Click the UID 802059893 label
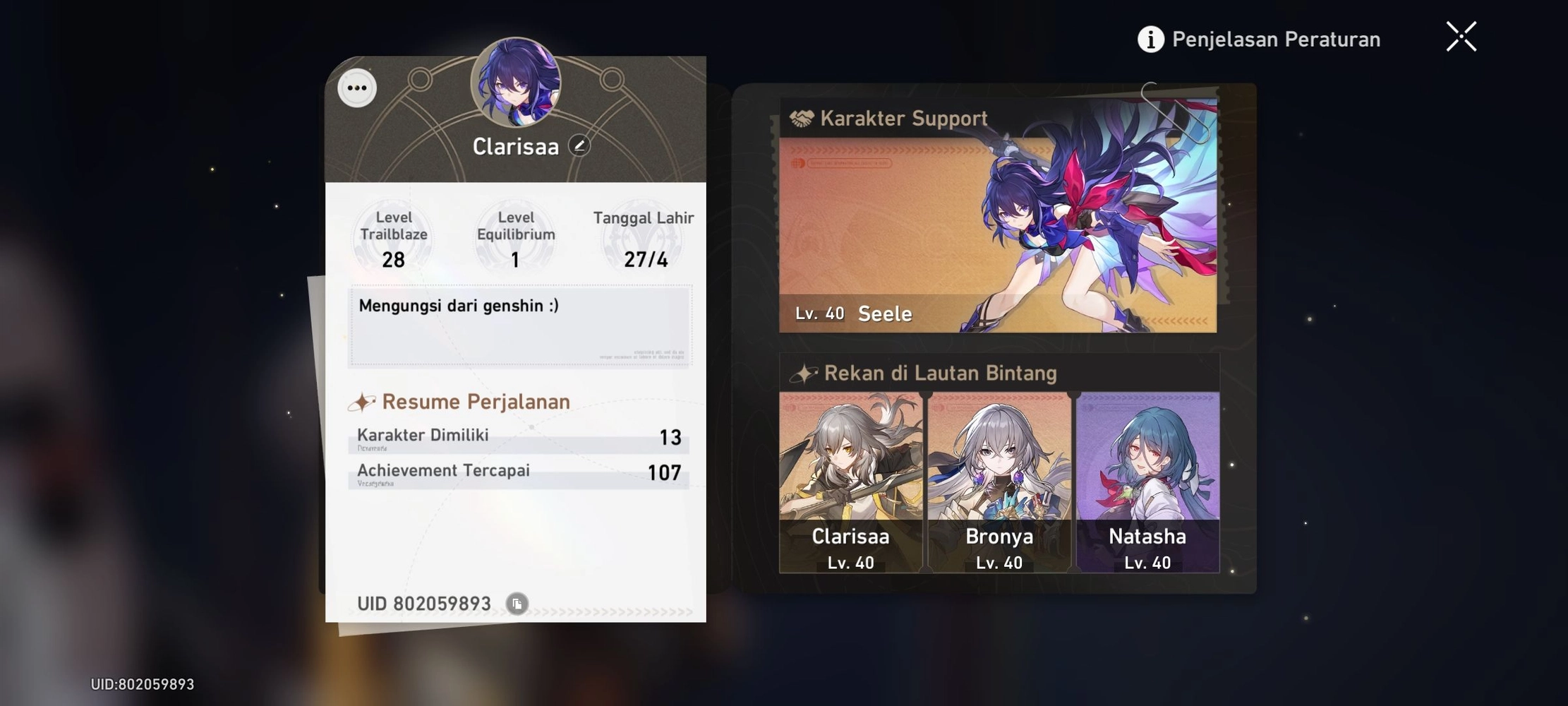 [423, 604]
